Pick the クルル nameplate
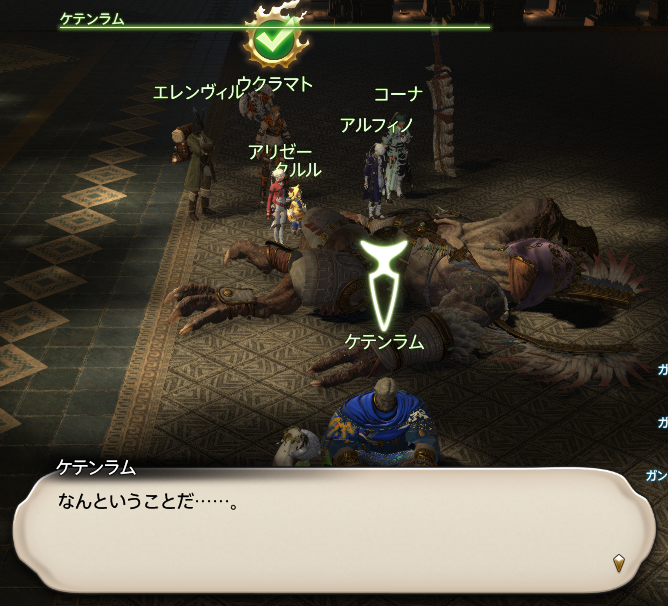 coord(298,170)
